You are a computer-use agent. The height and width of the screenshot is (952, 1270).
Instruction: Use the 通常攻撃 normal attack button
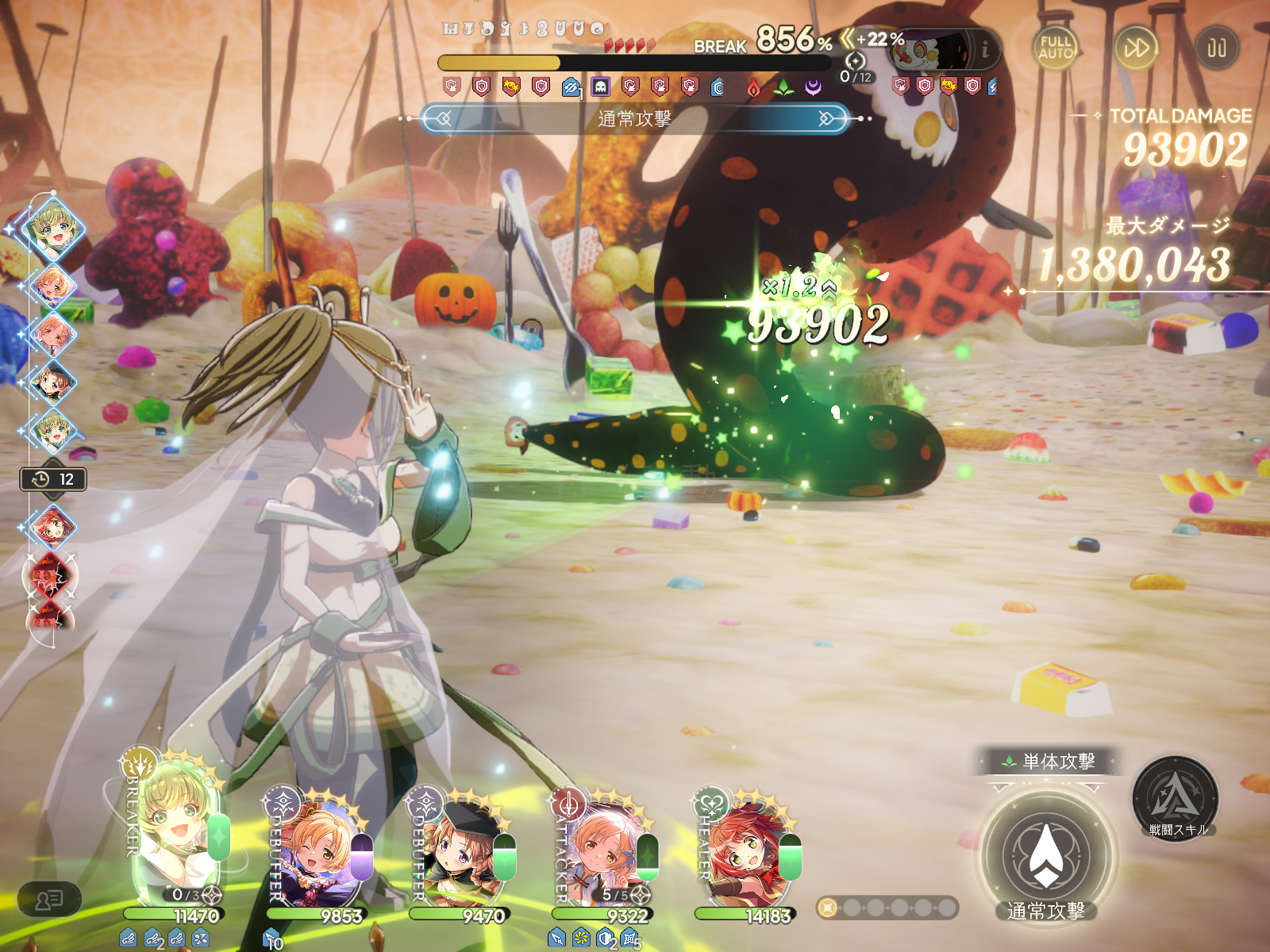tap(1045, 858)
